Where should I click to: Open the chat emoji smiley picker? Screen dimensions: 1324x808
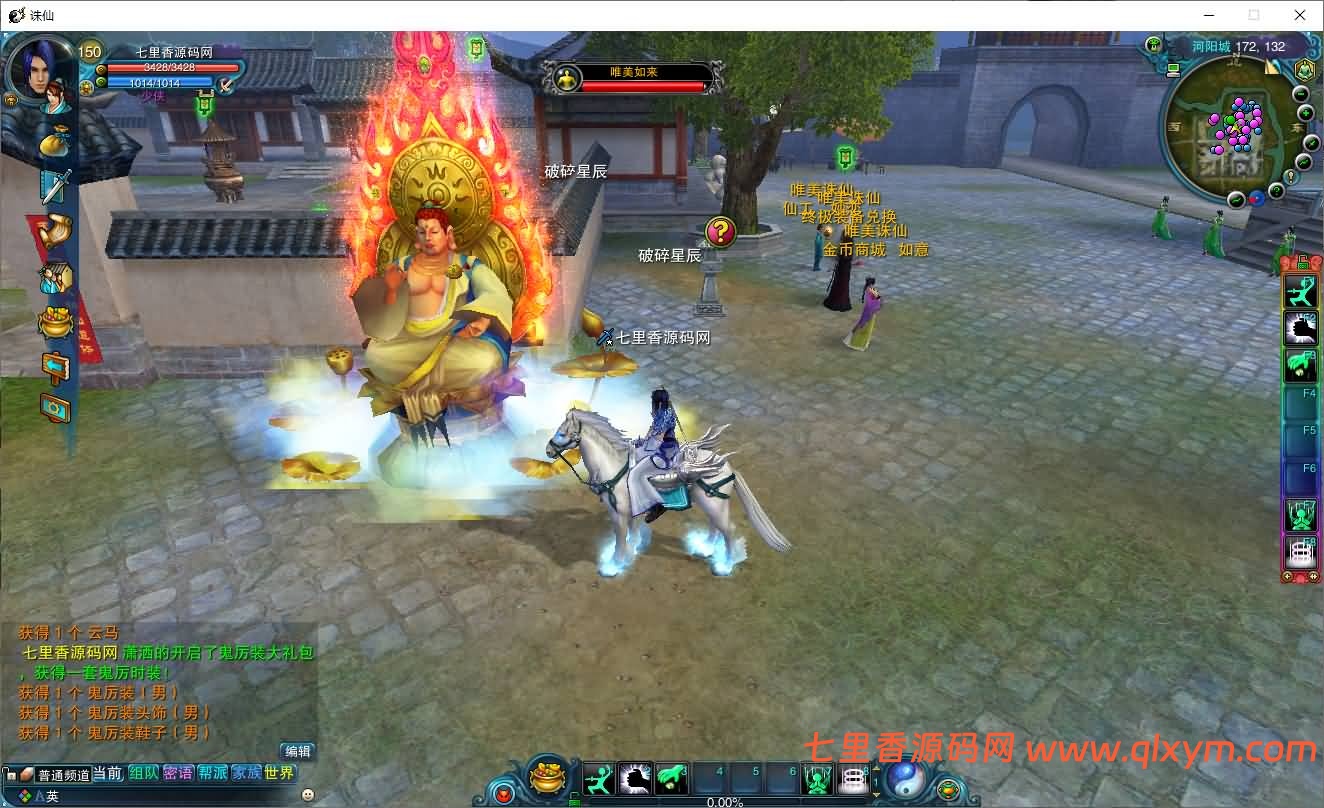309,795
